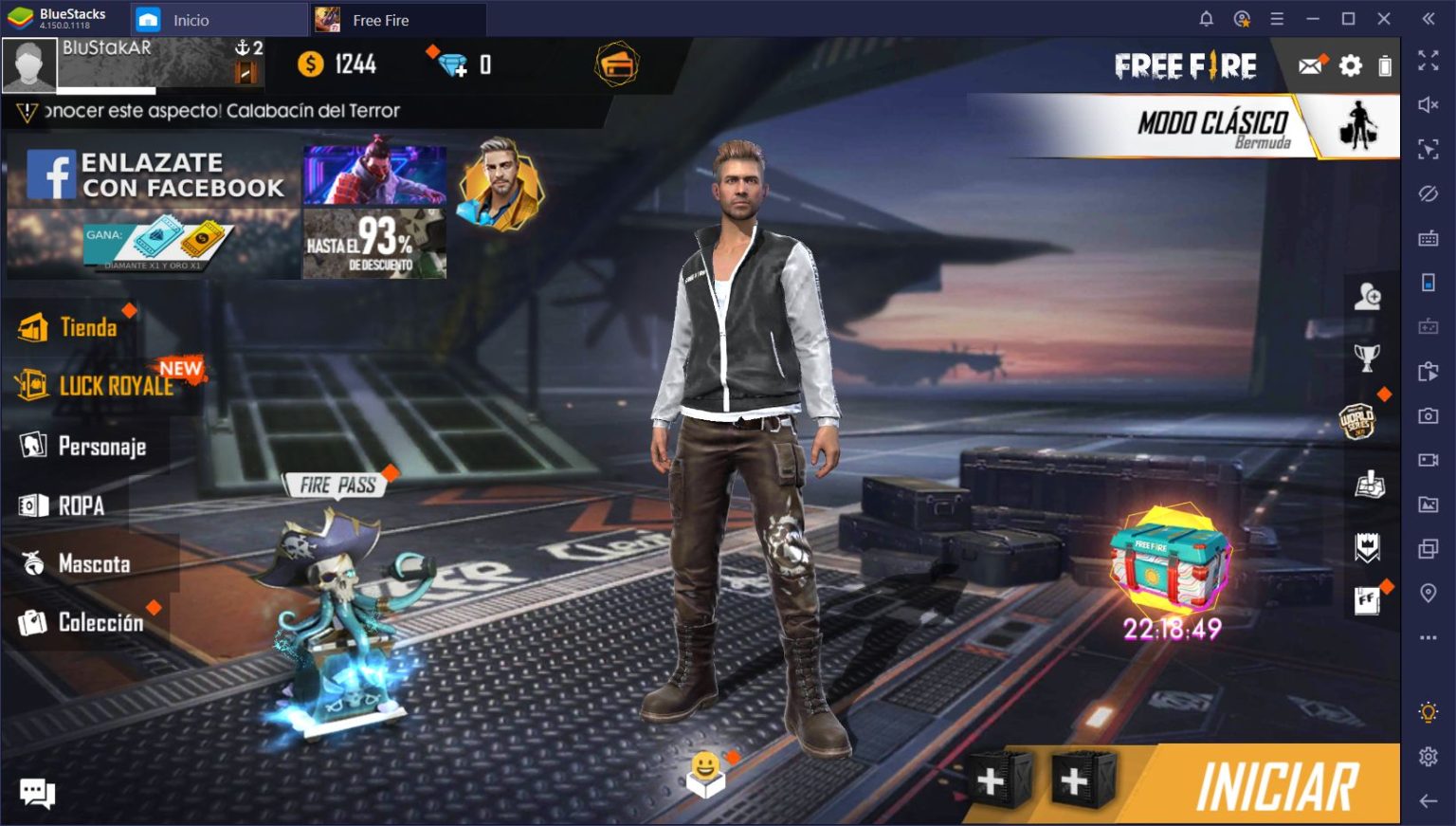Open the mail envelope icon
The height and width of the screenshot is (826, 1456).
[1311, 64]
